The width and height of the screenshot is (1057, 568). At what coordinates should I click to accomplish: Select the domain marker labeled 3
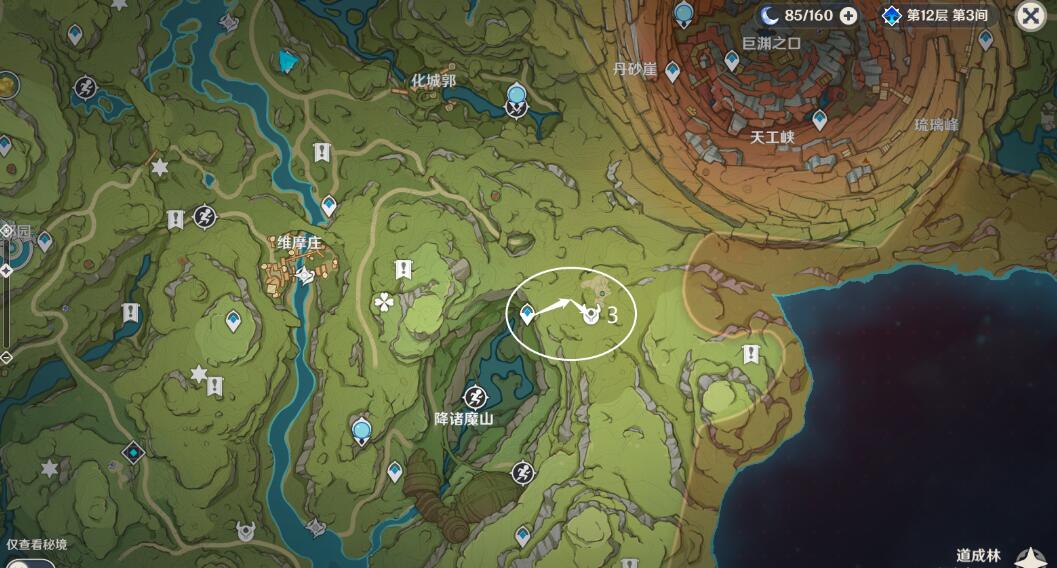[x=591, y=315]
